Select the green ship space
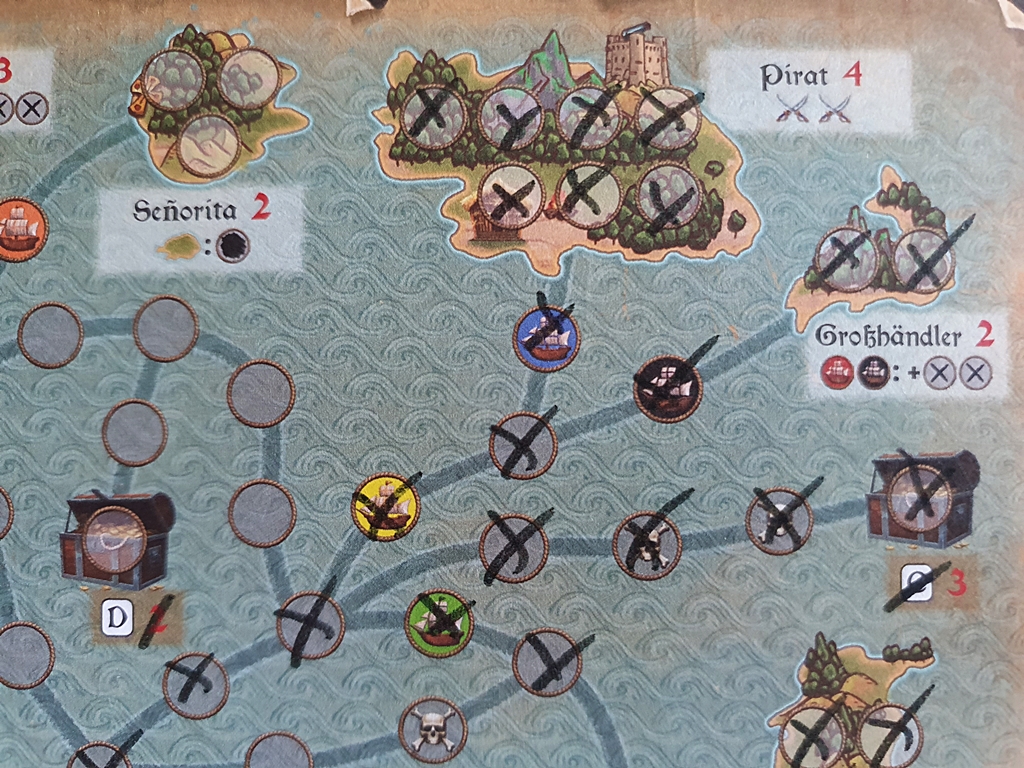 click(x=439, y=622)
